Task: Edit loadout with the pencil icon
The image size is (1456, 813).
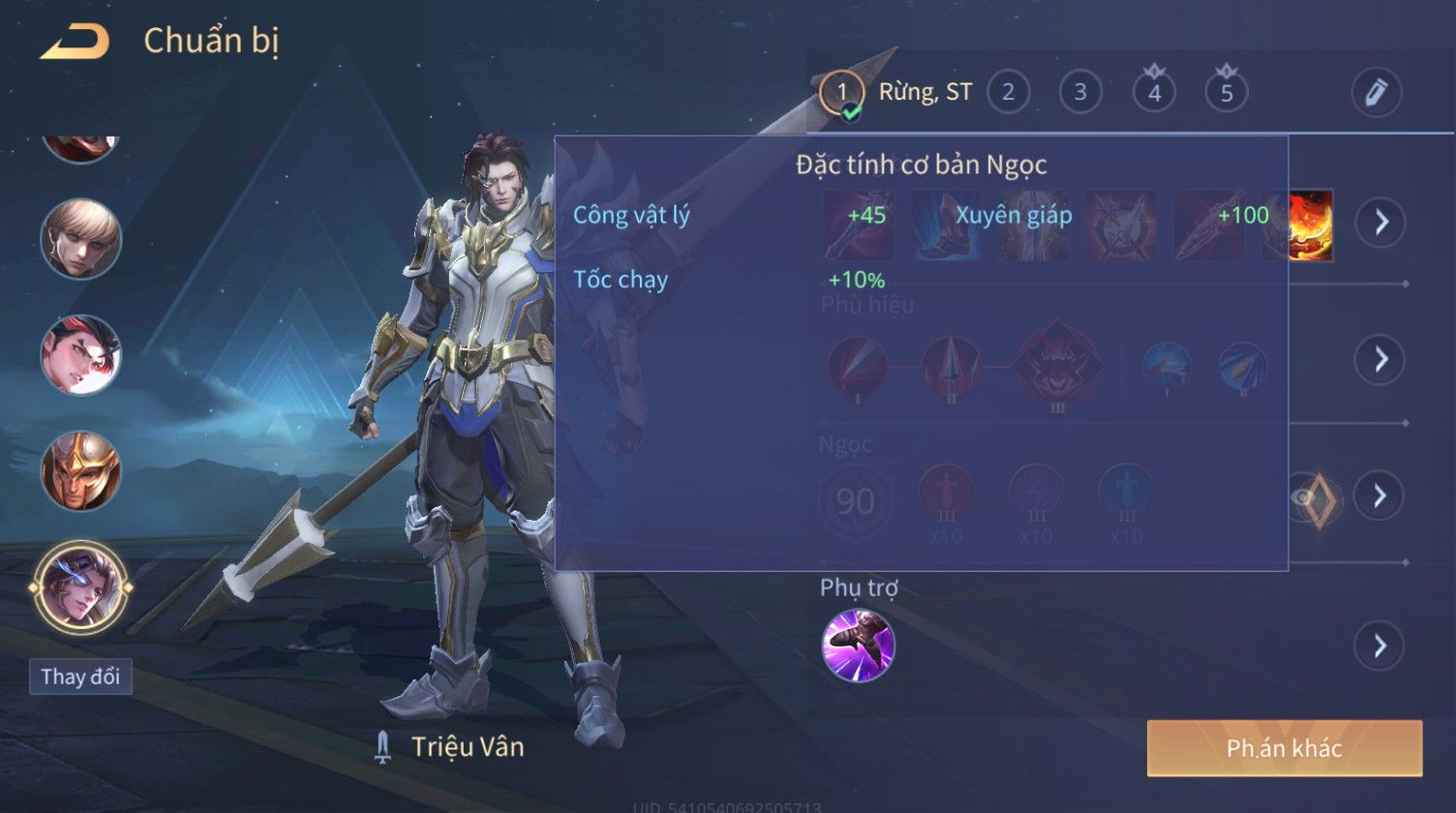Action: [x=1376, y=93]
